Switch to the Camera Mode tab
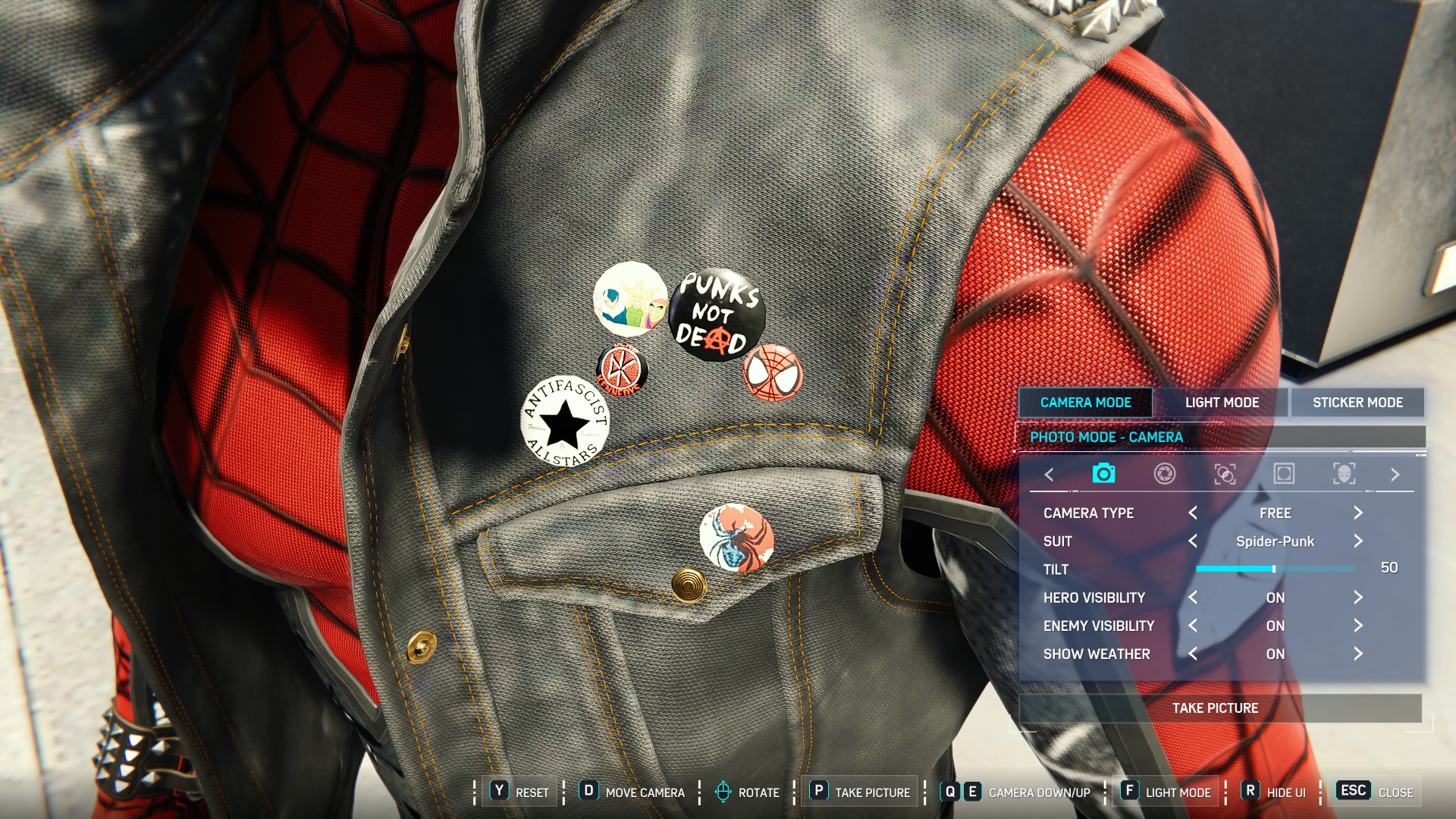The image size is (1456, 819). click(1085, 403)
